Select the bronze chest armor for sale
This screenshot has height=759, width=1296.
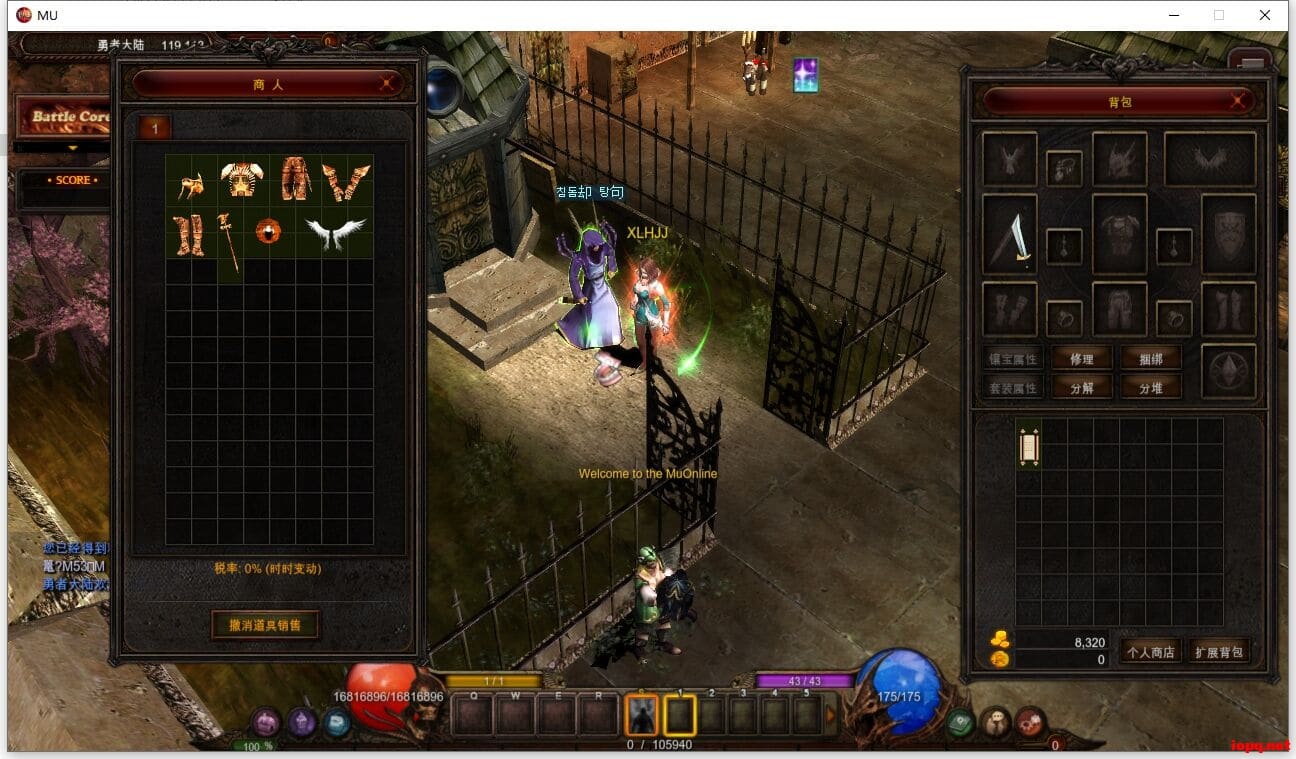click(242, 180)
